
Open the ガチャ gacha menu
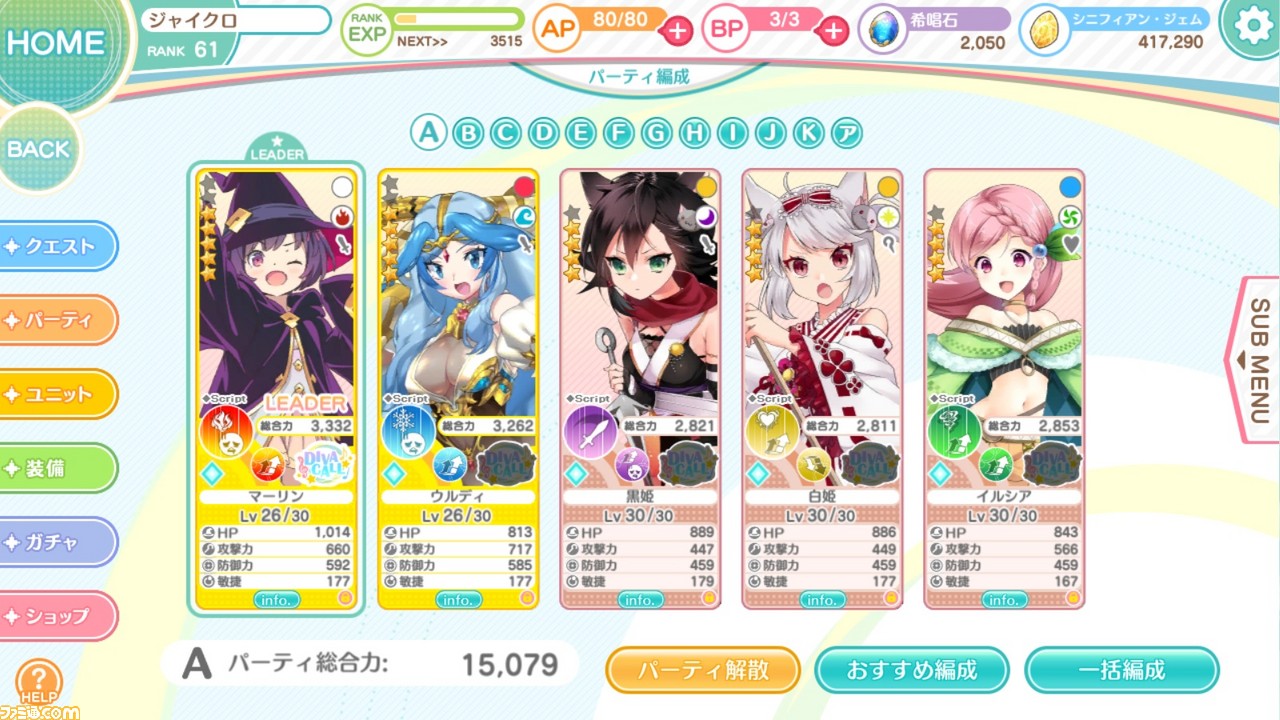point(55,542)
